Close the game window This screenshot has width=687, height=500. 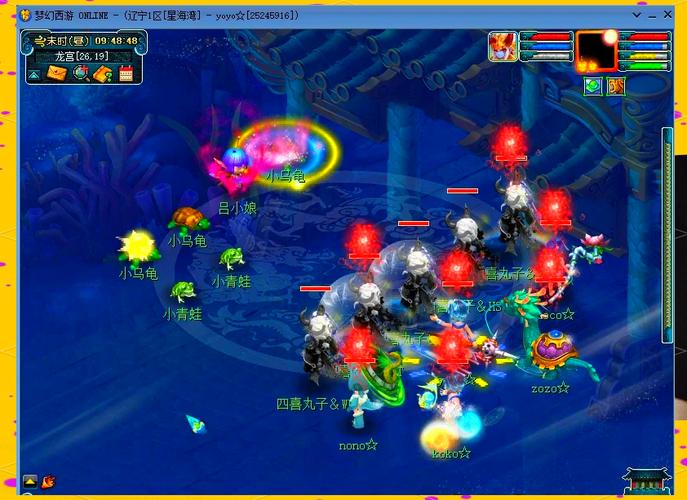[x=667, y=16]
